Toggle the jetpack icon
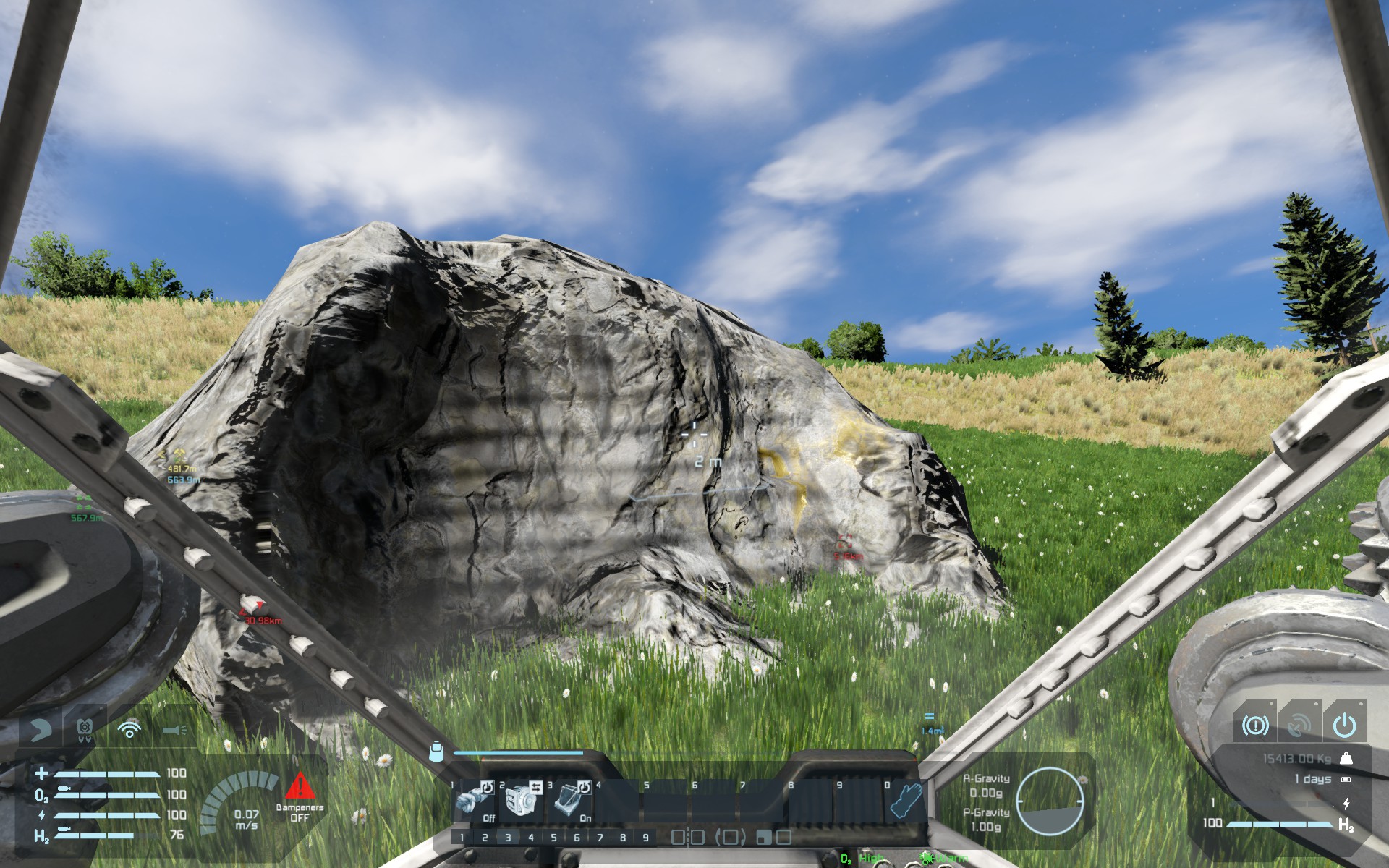 pos(85,728)
